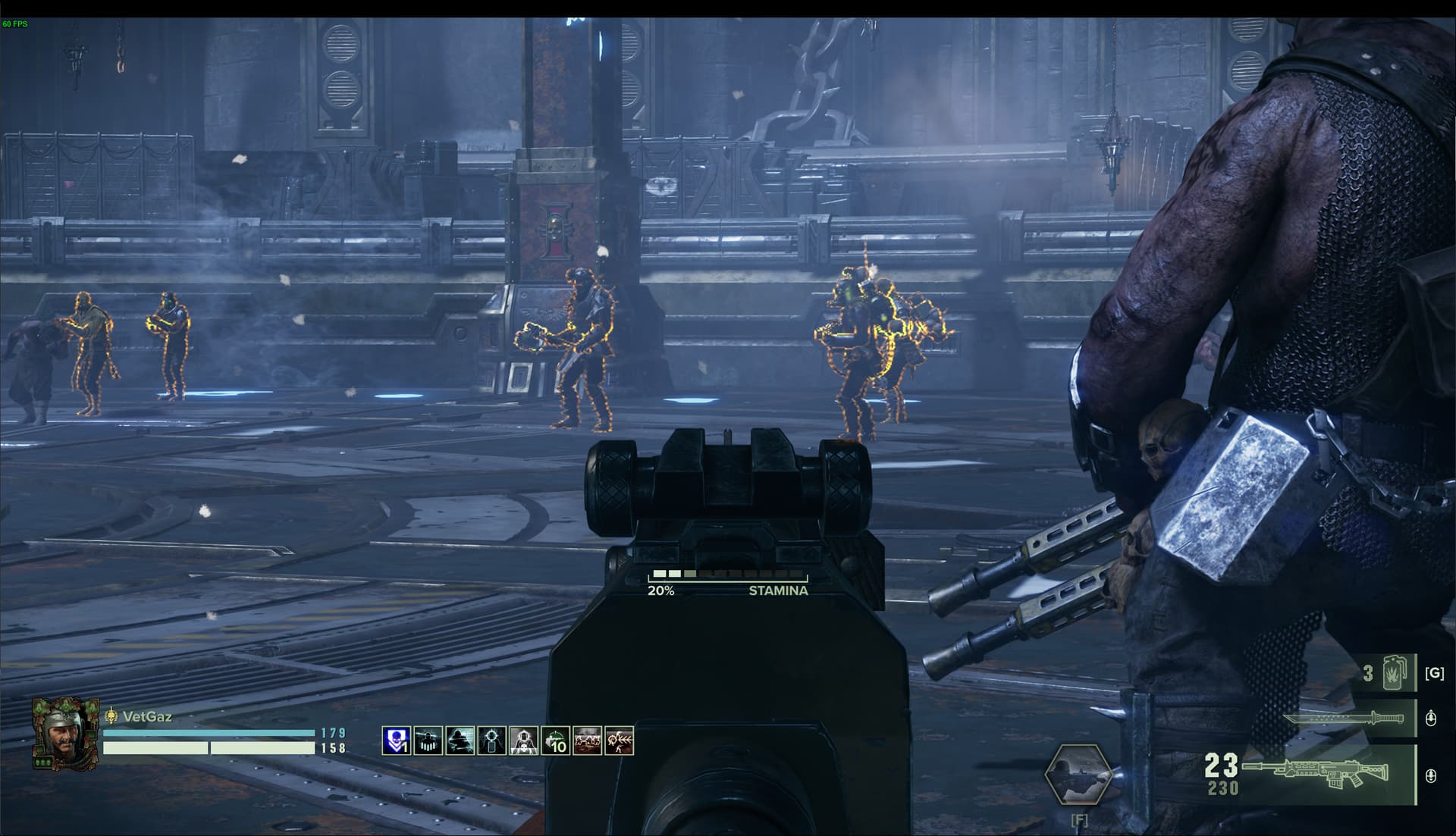Click the crosshair-over-head buff icon
1456x836 pixels.
(x=491, y=741)
